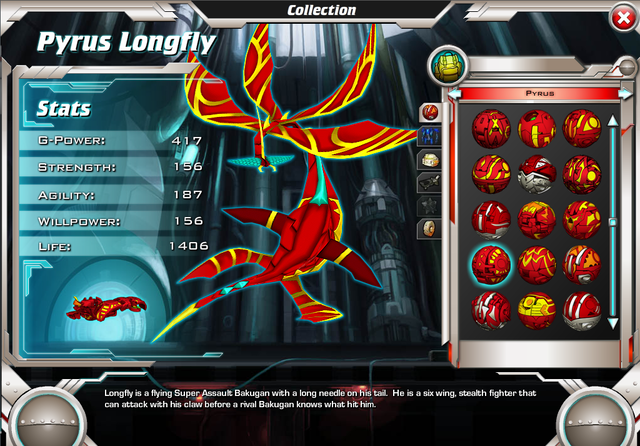Click the scroll up arrow of the Bakugan list
This screenshot has width=640, height=446.
coord(613,121)
